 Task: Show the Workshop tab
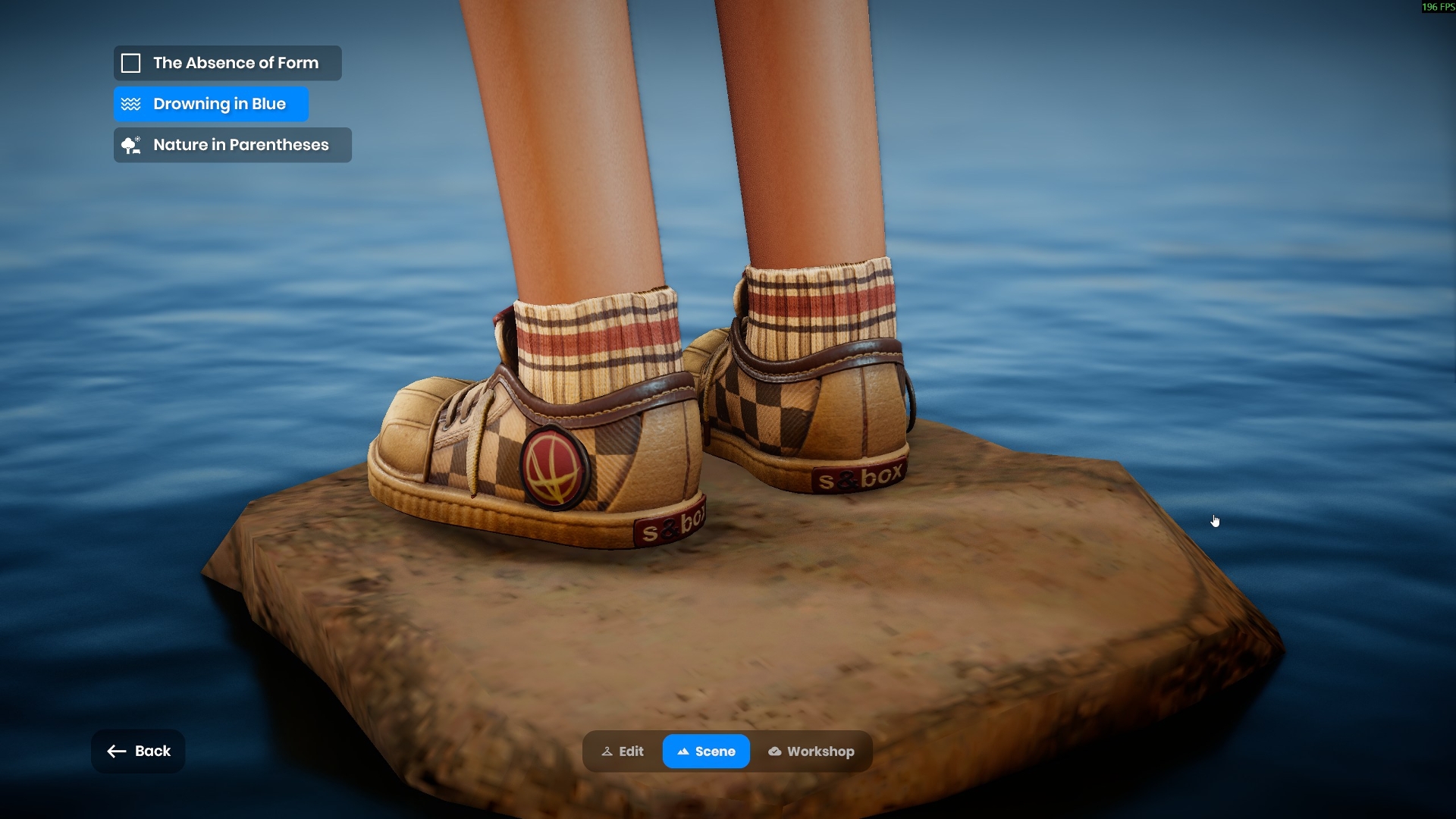coord(811,752)
